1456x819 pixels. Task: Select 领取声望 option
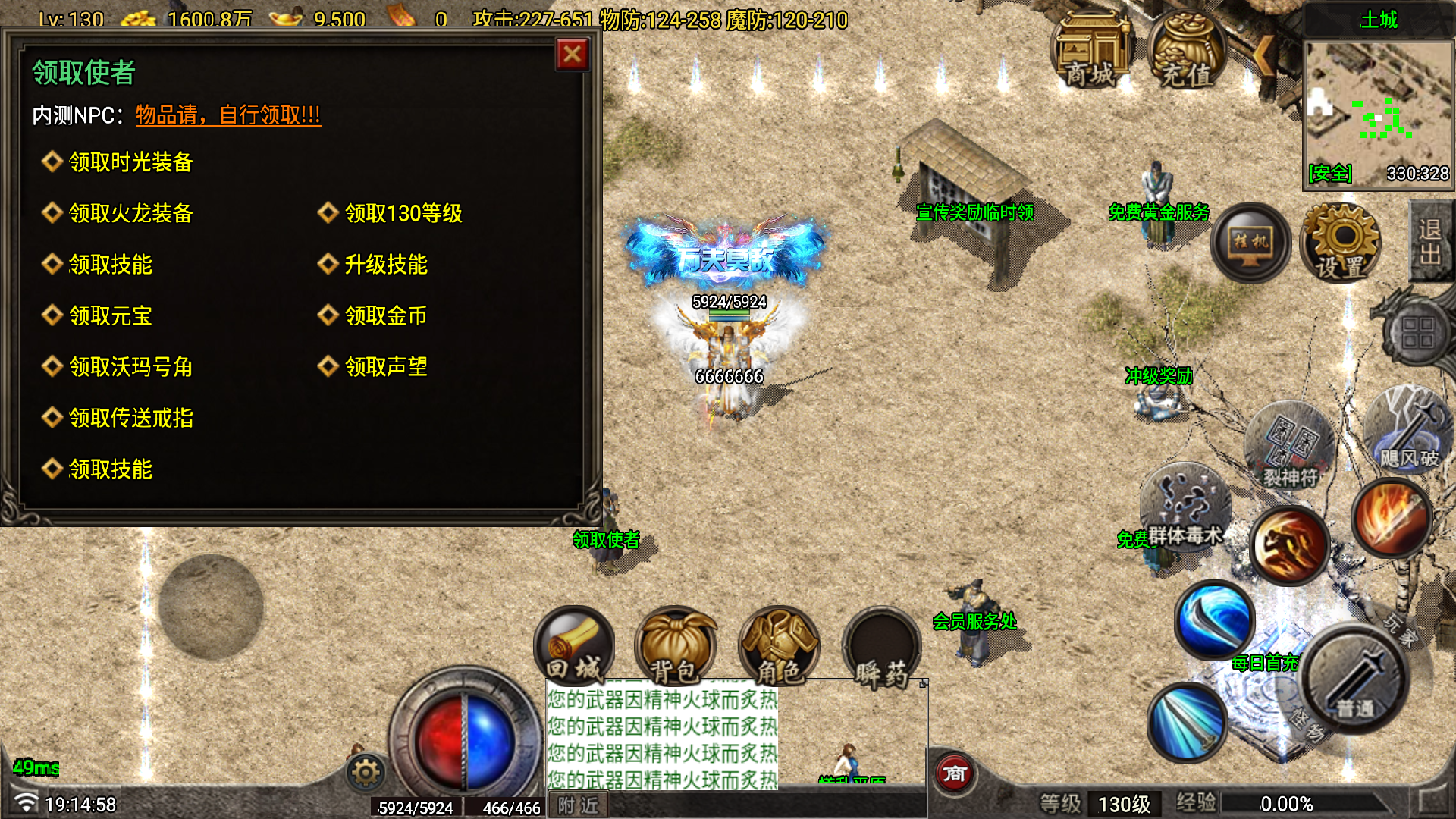coord(385,367)
